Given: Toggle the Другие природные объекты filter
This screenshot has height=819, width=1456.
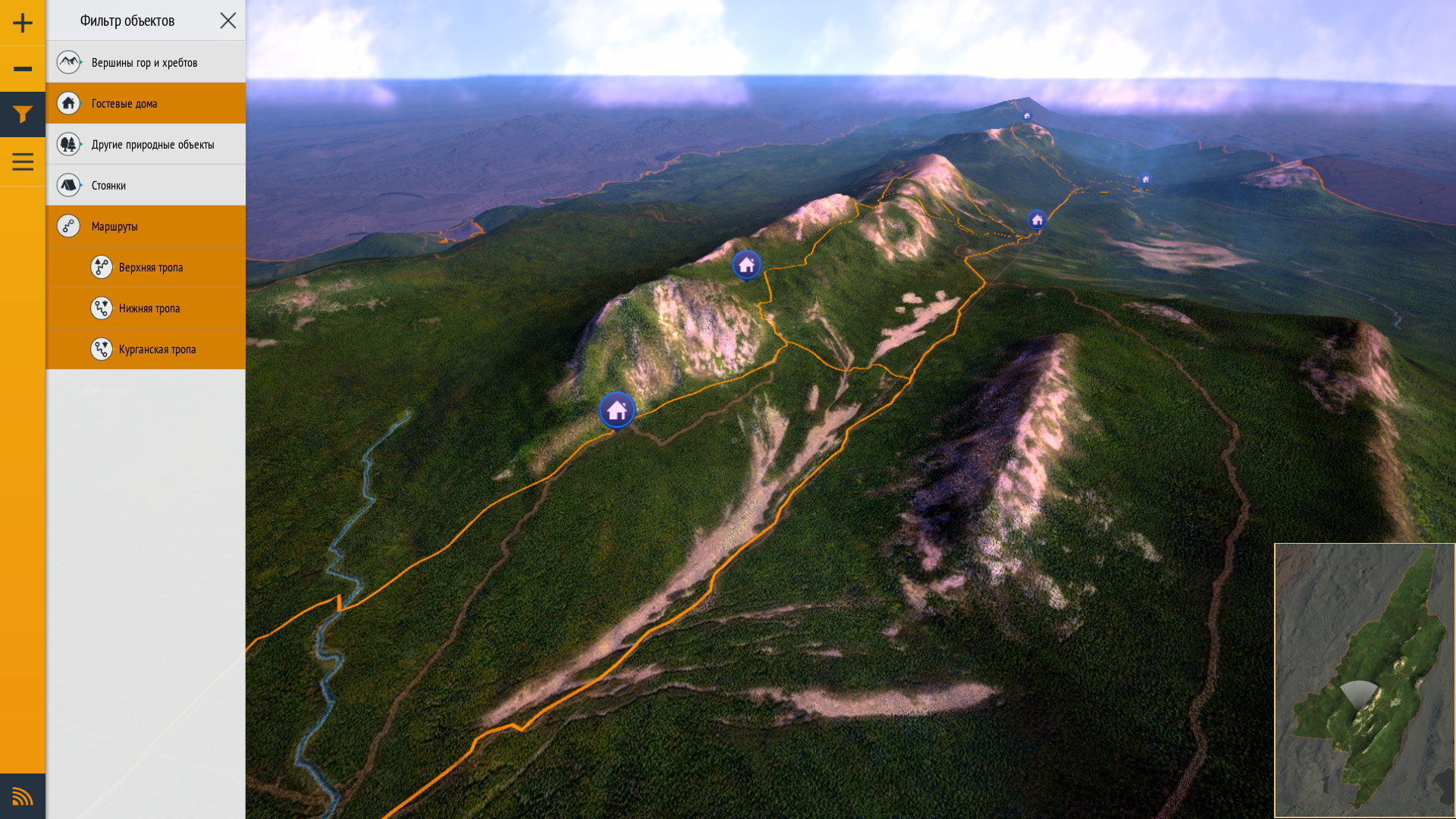Looking at the screenshot, I should click(x=146, y=144).
